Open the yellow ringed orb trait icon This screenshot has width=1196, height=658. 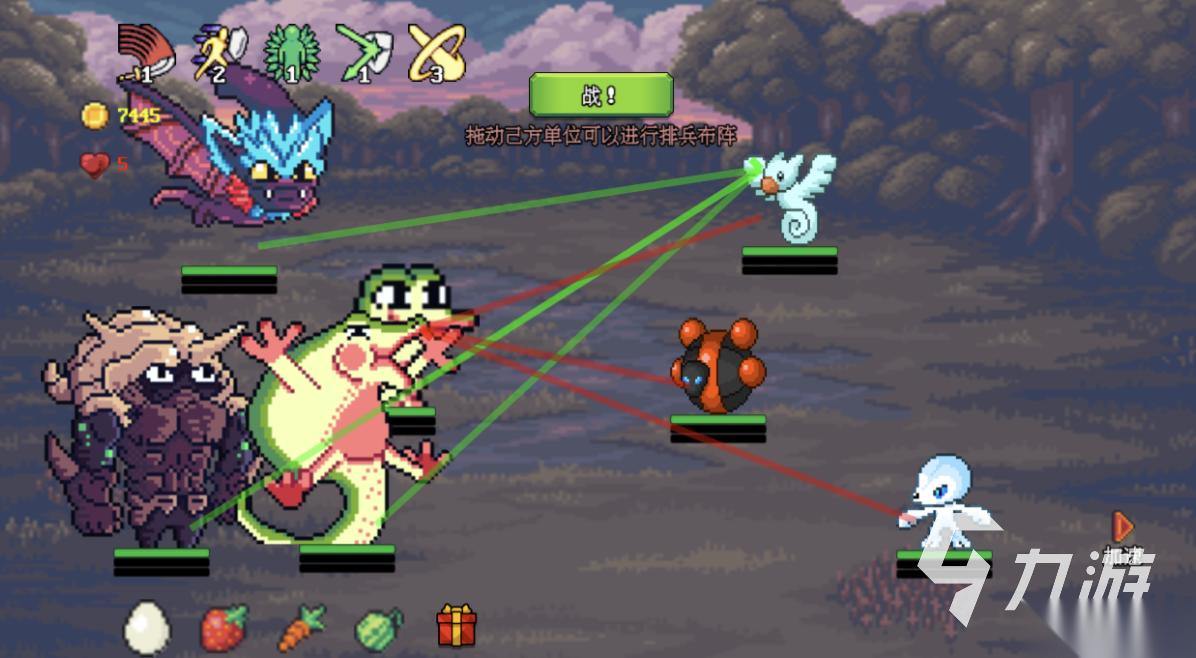pyautogui.click(x=435, y=52)
